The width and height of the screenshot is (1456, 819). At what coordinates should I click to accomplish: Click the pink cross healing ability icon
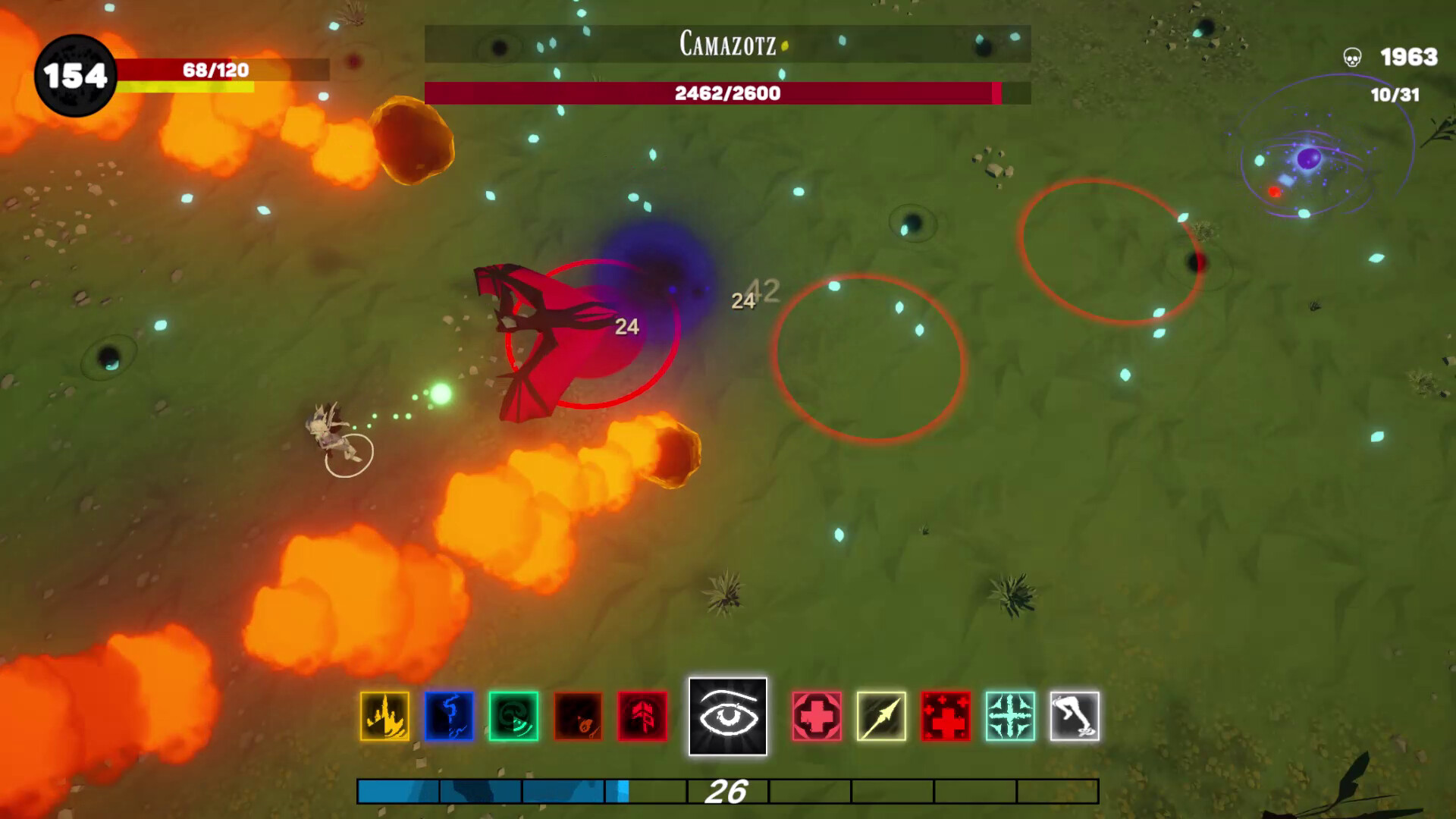817,717
